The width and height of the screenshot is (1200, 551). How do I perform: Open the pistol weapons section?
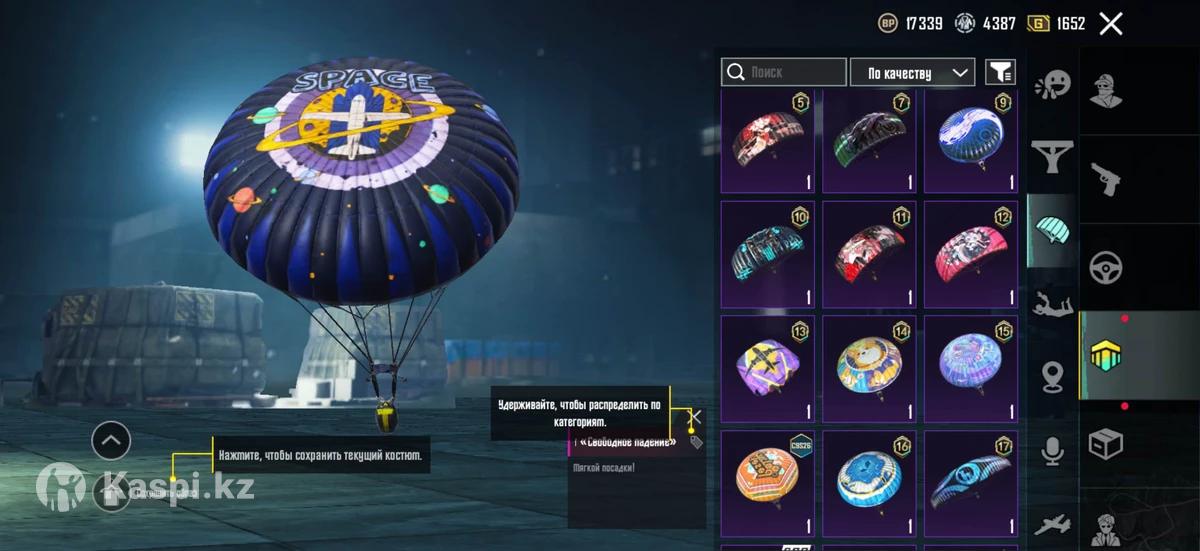(1105, 179)
